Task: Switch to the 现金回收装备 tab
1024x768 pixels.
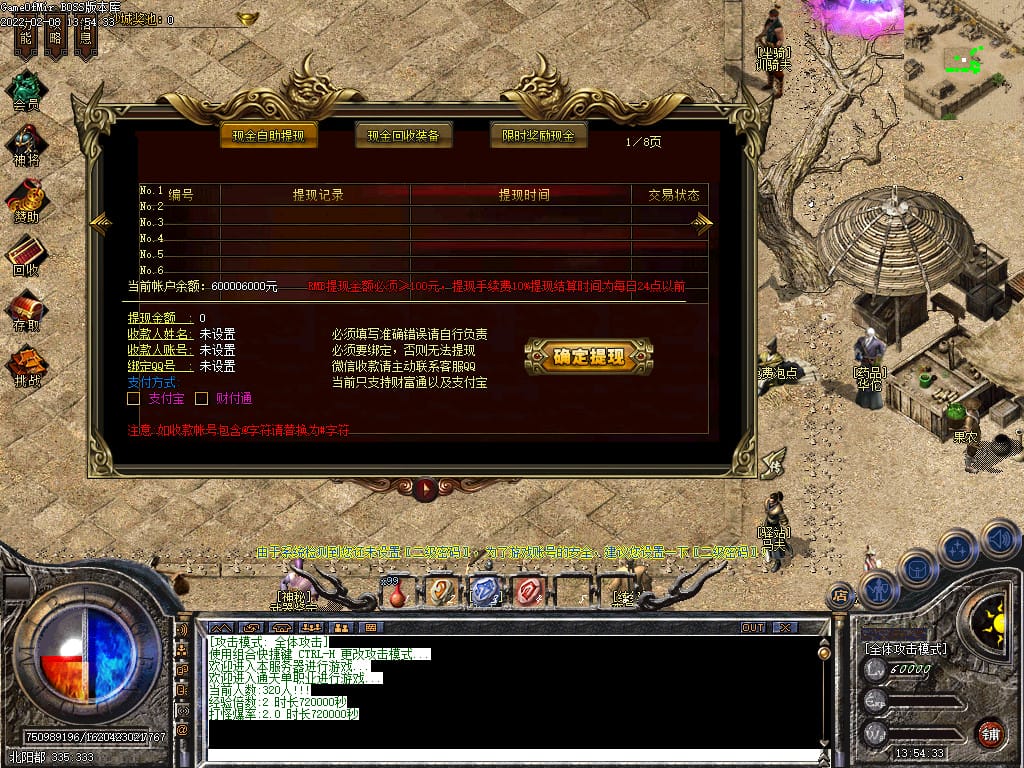Action: [x=403, y=136]
